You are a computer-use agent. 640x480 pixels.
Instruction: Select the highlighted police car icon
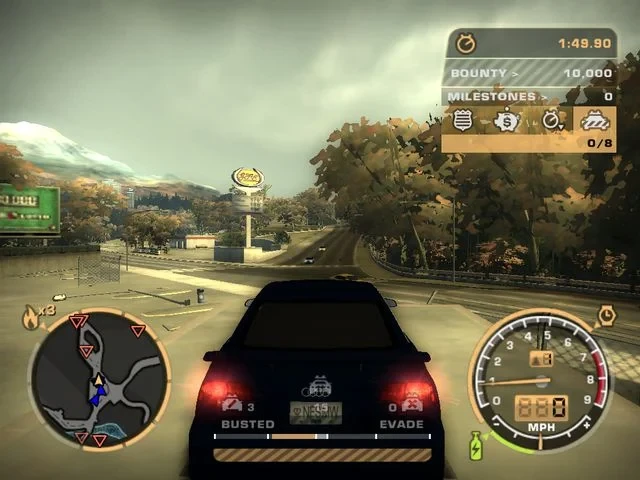pos(595,120)
